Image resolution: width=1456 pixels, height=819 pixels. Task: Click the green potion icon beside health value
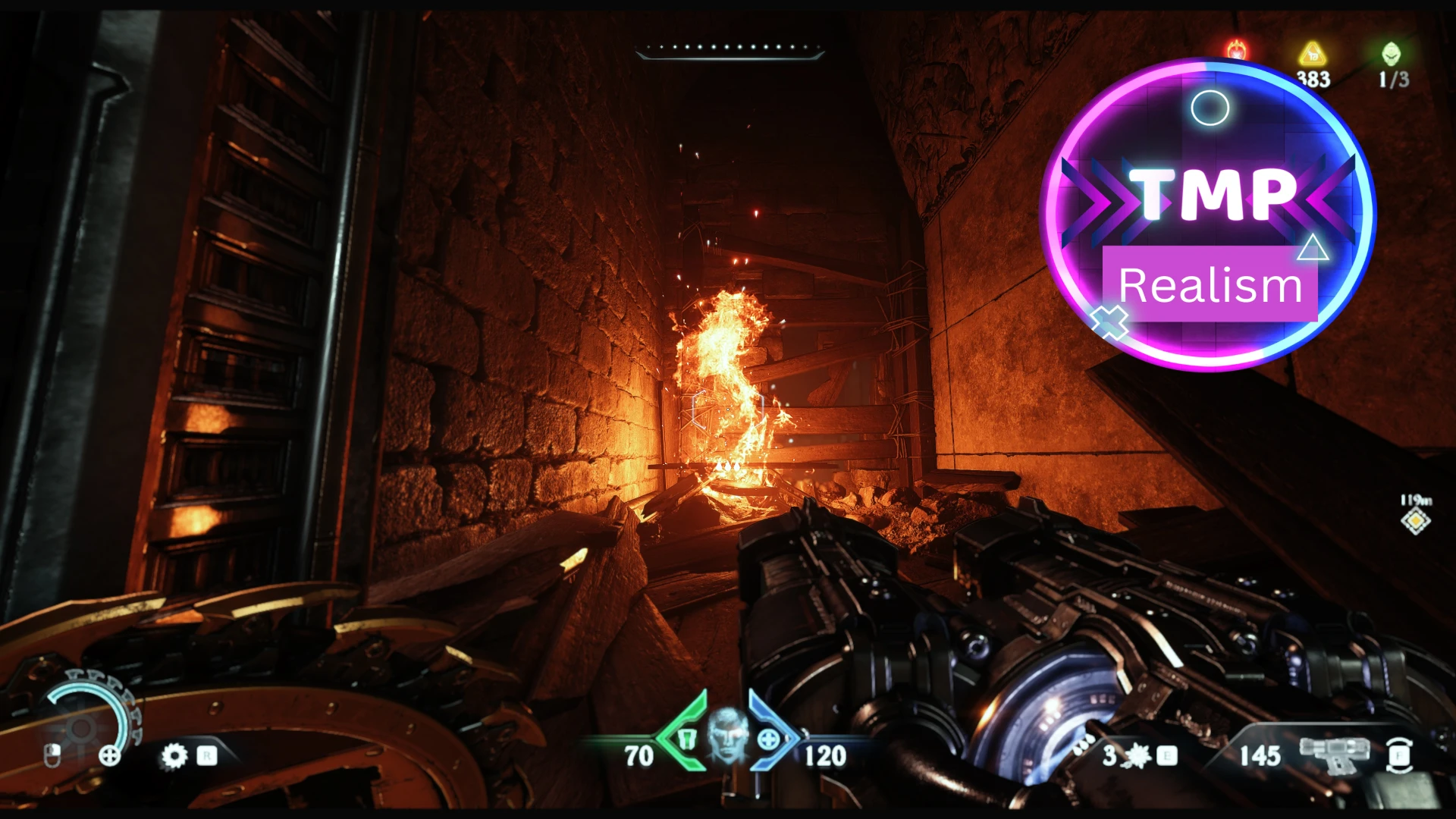pyautogui.click(x=687, y=739)
